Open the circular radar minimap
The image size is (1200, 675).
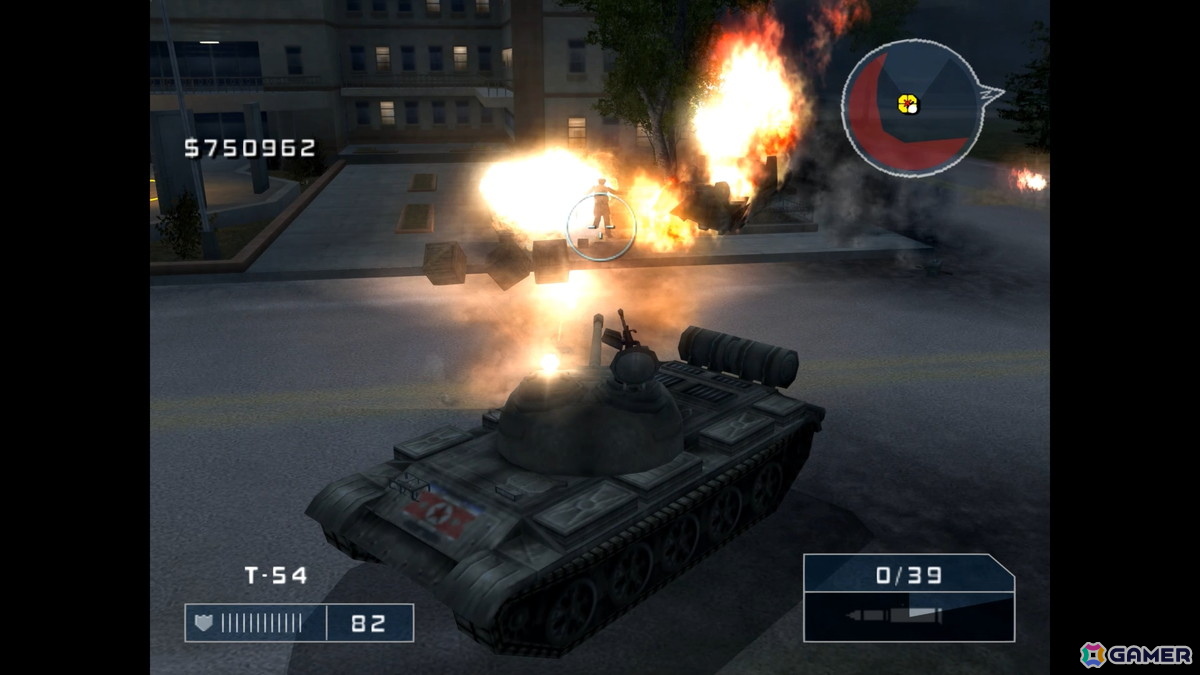[x=908, y=108]
